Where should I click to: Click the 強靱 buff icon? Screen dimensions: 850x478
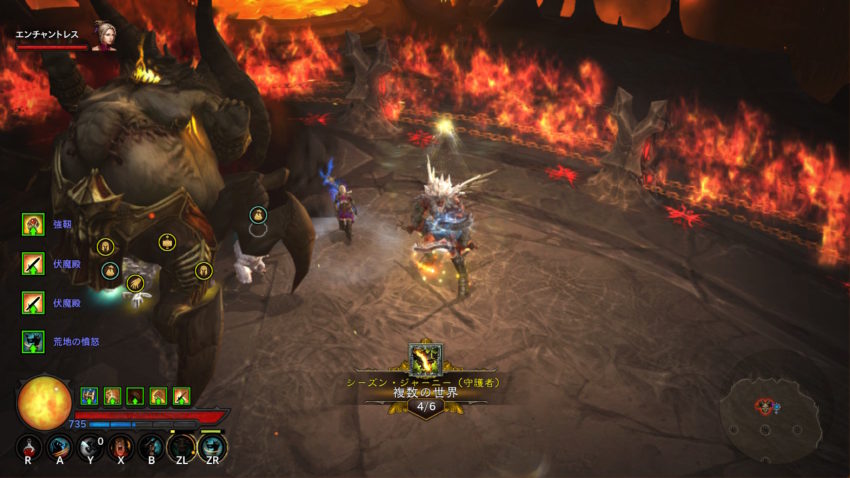click(33, 224)
